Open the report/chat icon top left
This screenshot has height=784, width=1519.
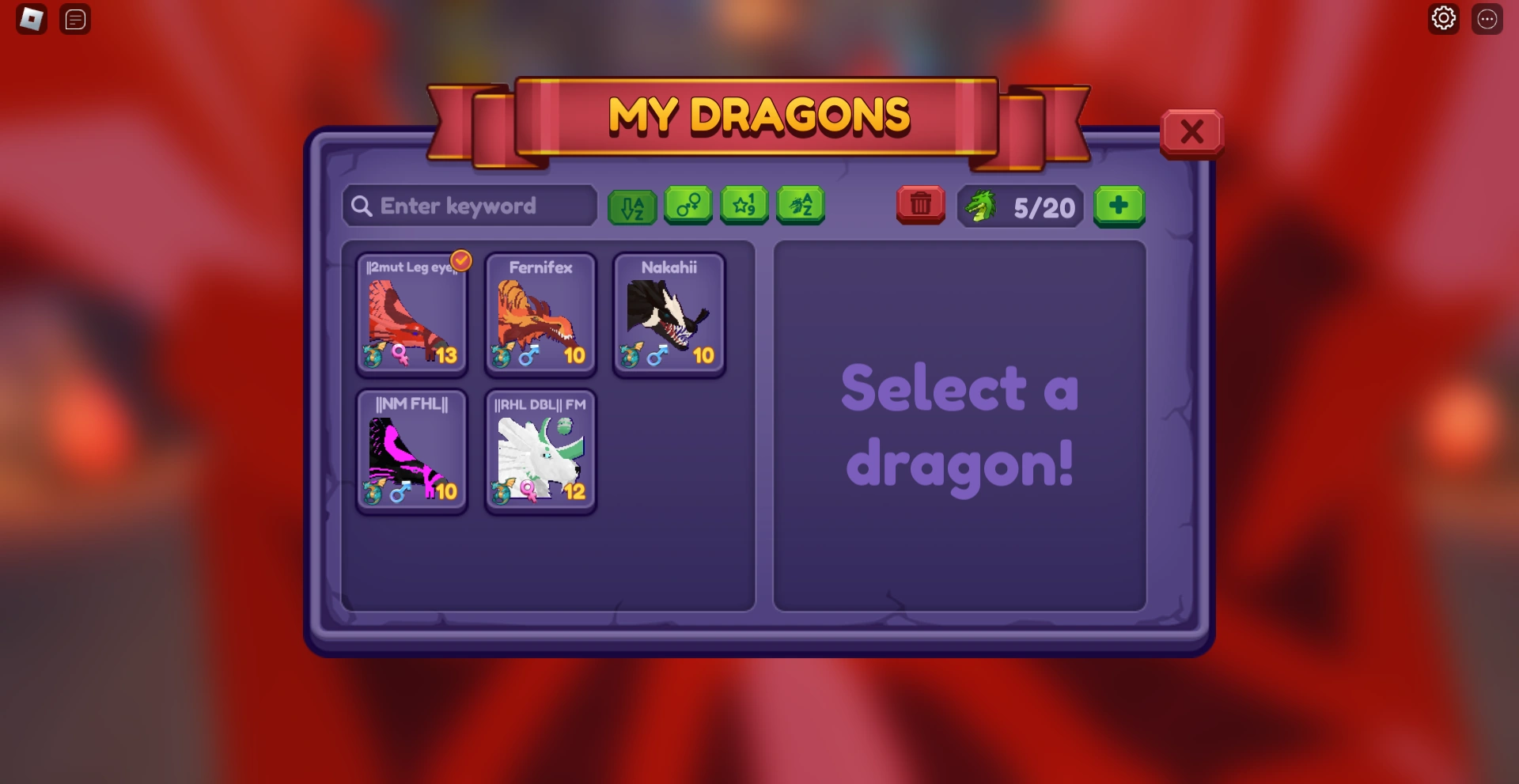pos(75,19)
